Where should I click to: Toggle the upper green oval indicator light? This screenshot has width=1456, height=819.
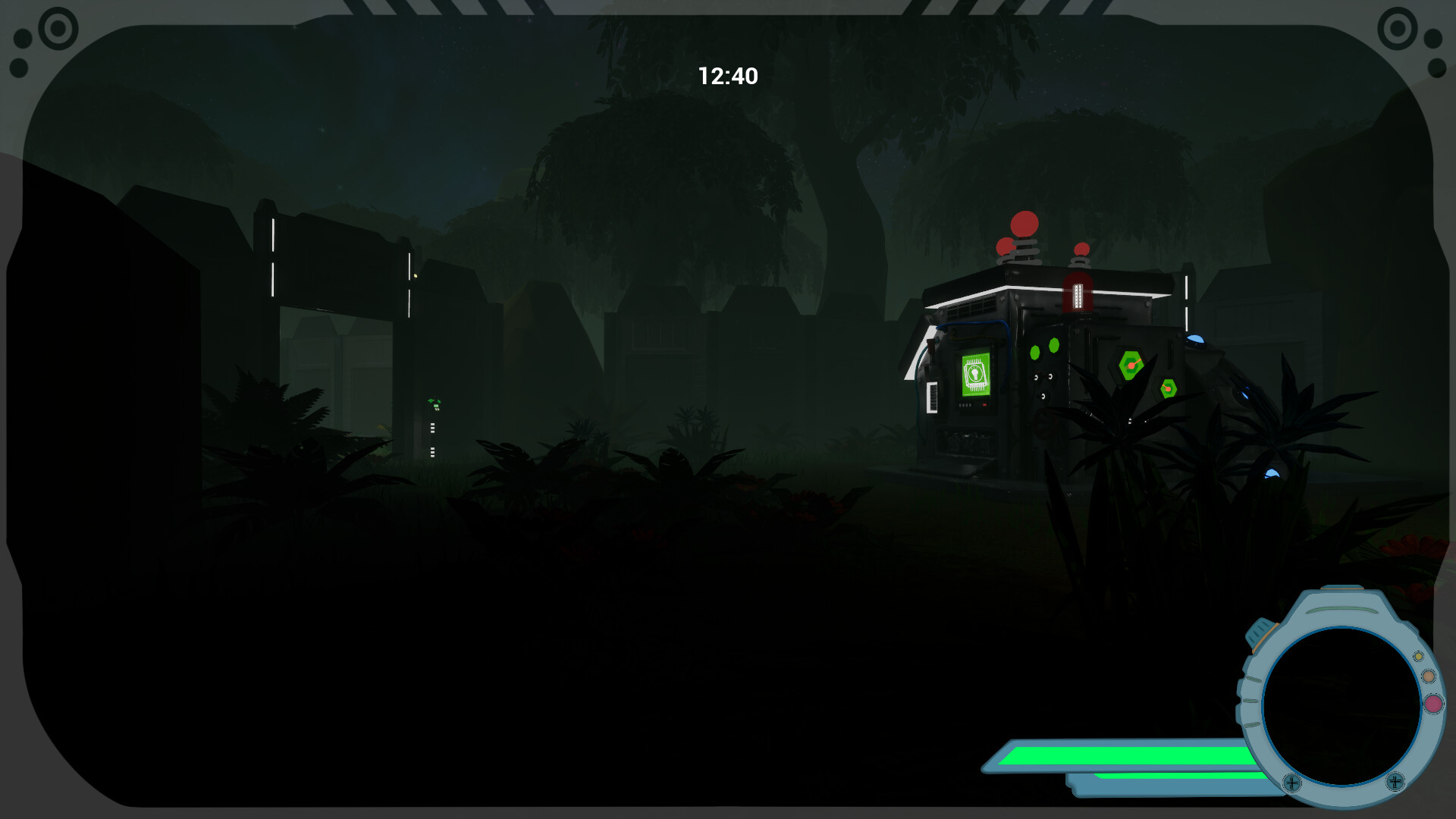click(1053, 347)
